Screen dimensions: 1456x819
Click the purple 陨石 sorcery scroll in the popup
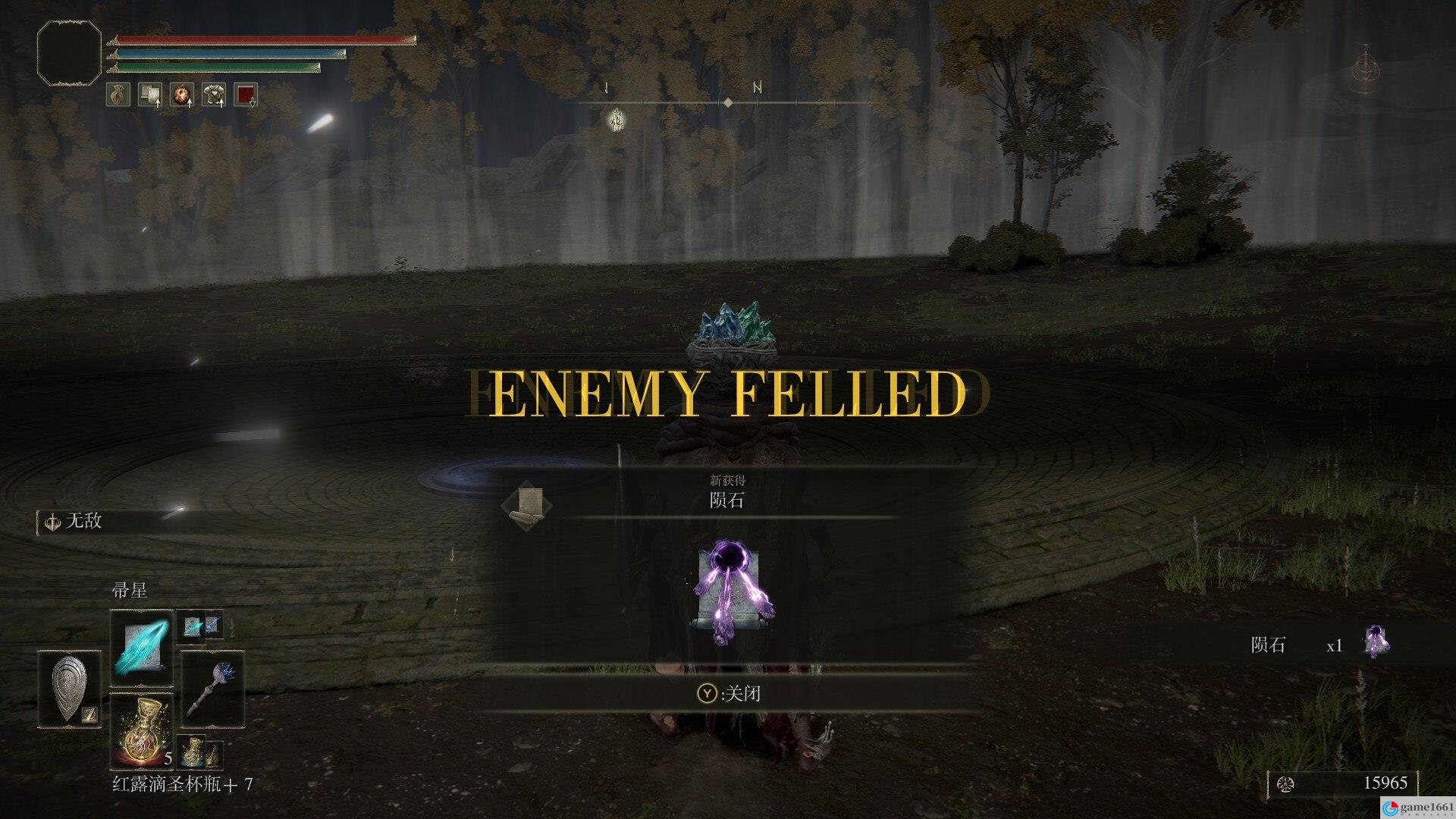point(730,593)
